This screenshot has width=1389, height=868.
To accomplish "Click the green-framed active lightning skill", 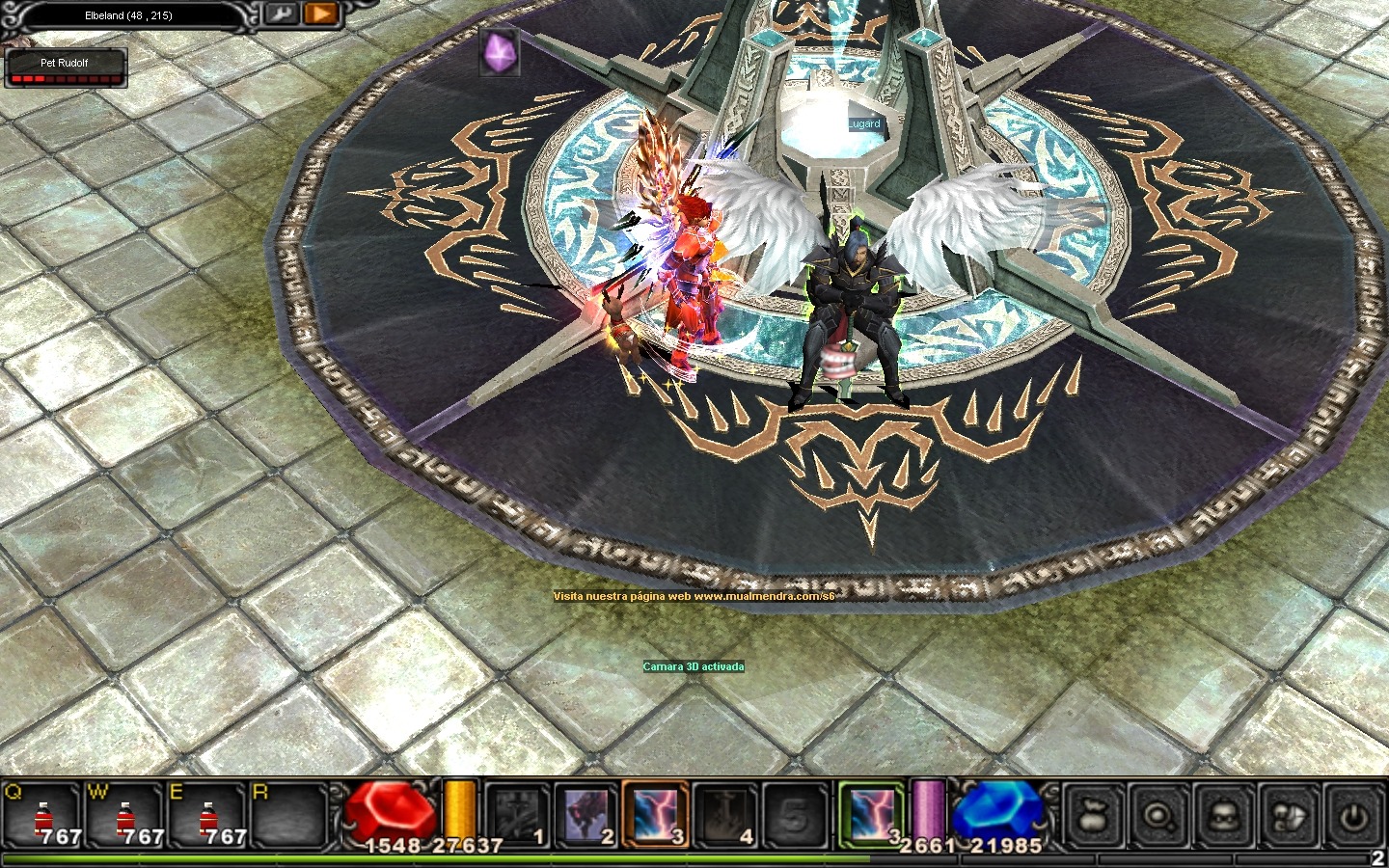I will pyautogui.click(x=872, y=814).
